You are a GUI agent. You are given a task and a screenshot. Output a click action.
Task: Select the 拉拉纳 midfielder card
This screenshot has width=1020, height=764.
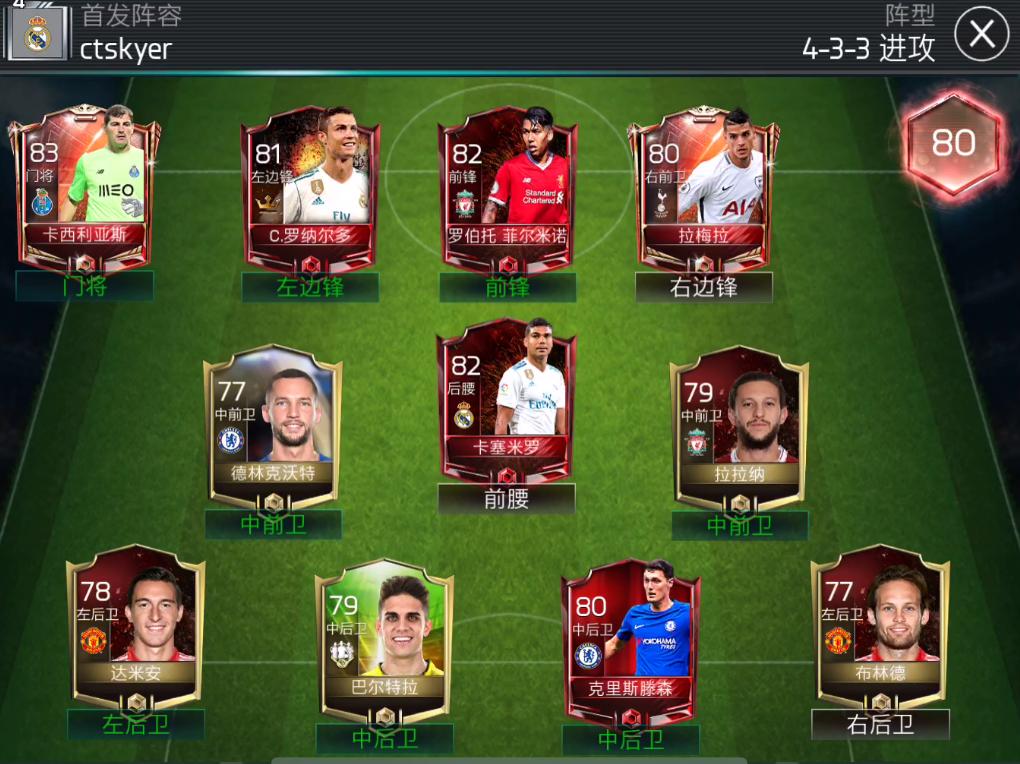tap(739, 425)
